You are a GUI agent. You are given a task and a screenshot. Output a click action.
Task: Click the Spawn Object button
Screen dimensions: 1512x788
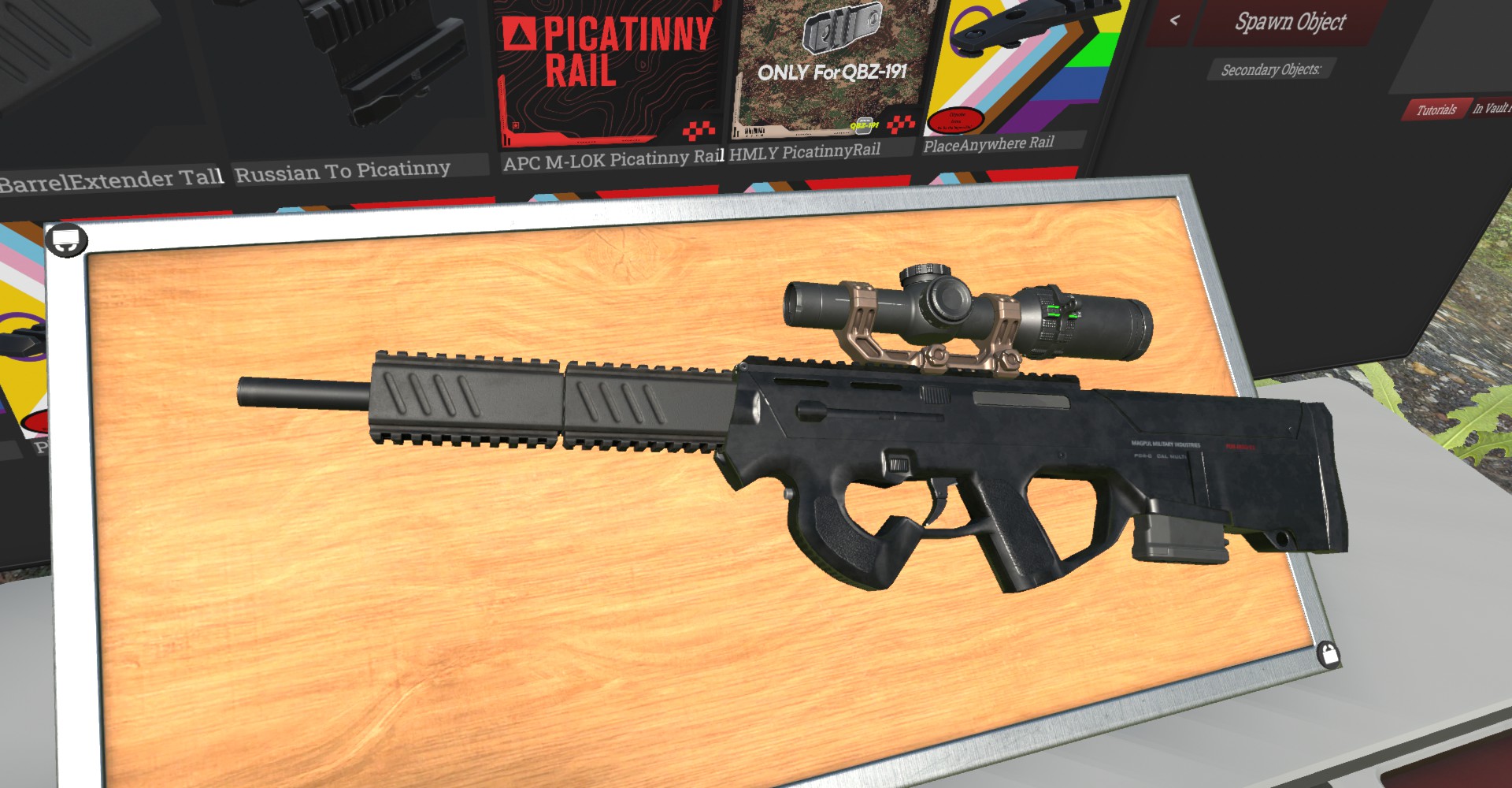(1289, 22)
